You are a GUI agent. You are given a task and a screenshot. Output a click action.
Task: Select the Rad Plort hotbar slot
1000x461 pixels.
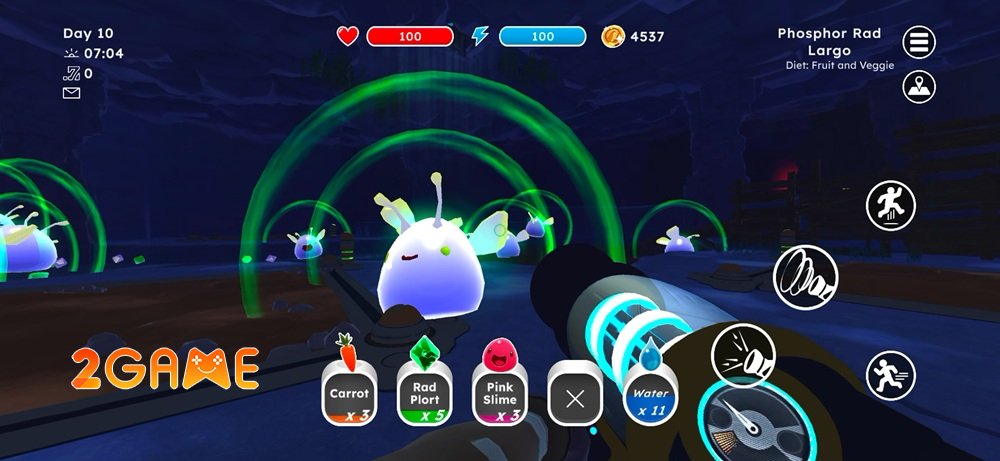click(424, 395)
